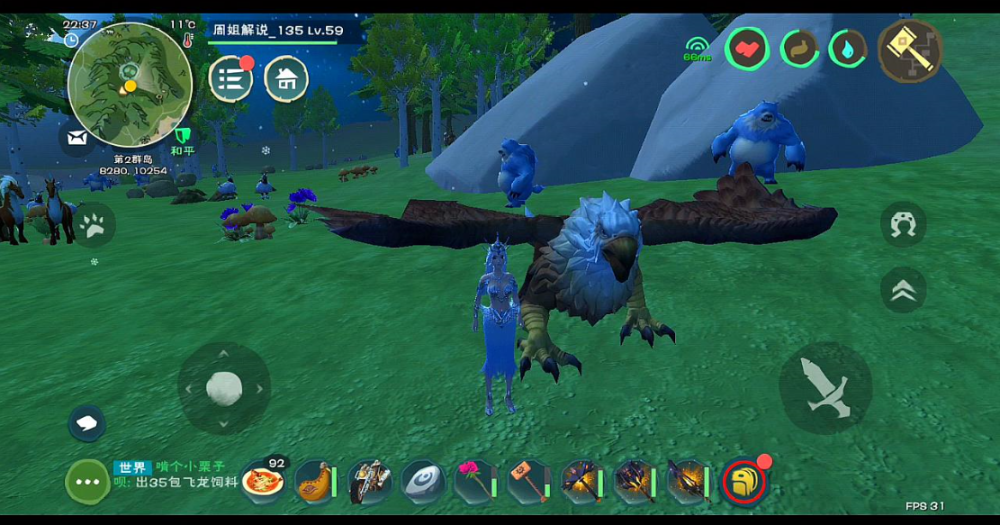
Task: Attack with the sword button
Action: point(825,388)
